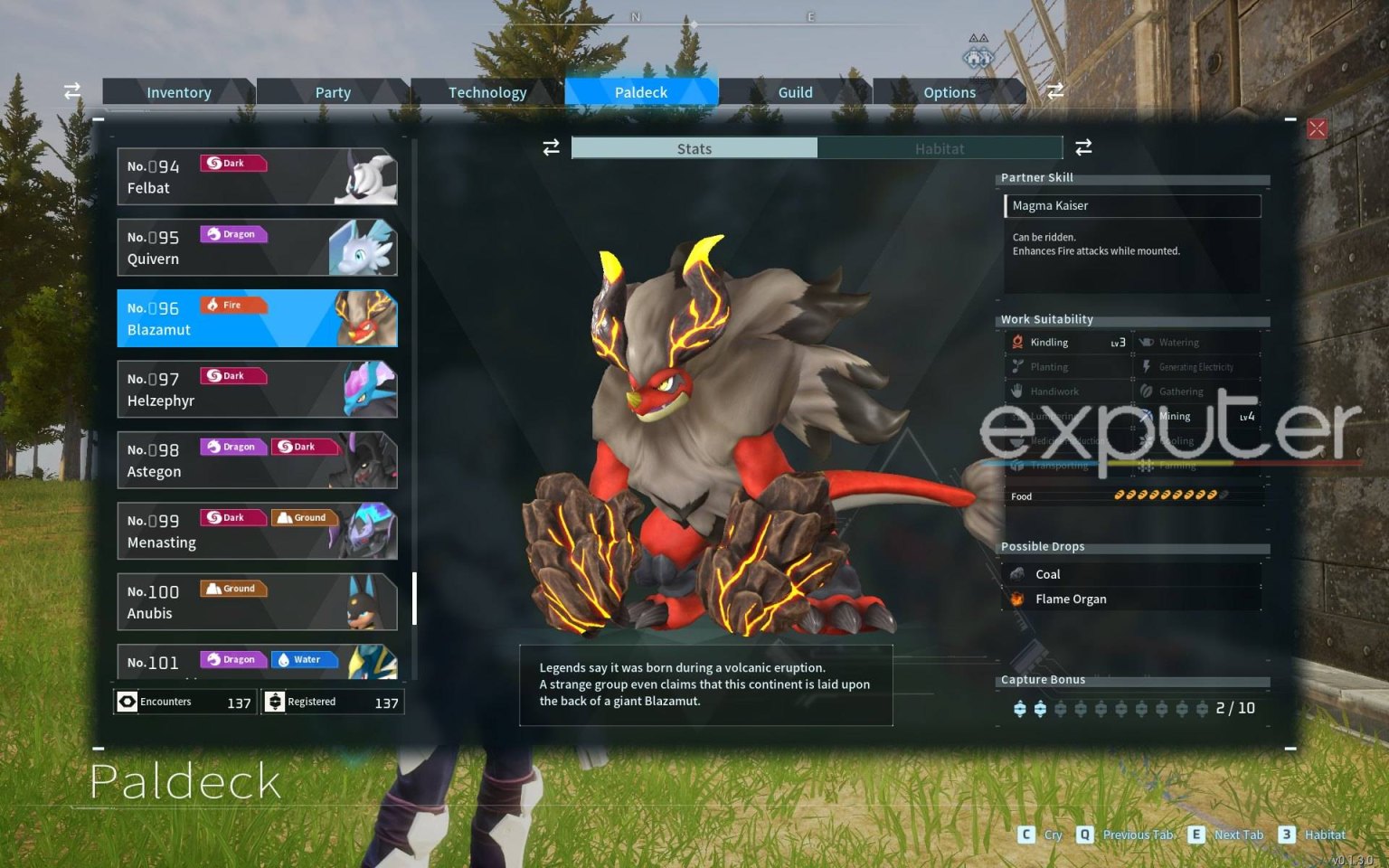Click the Watering can icon in Work Suitability
The image size is (1389, 868).
1147,342
